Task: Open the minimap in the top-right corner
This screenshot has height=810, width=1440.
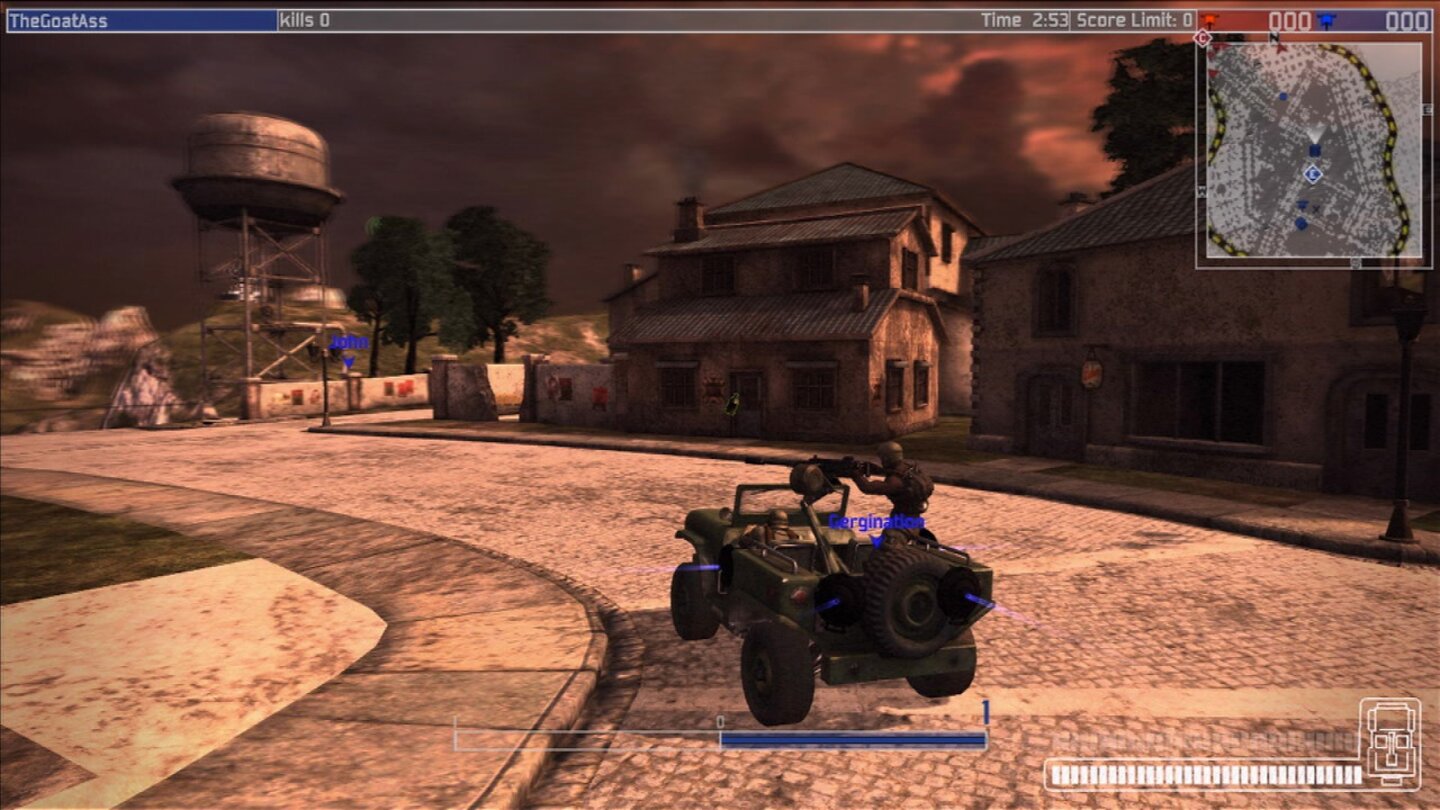Action: (1315, 150)
